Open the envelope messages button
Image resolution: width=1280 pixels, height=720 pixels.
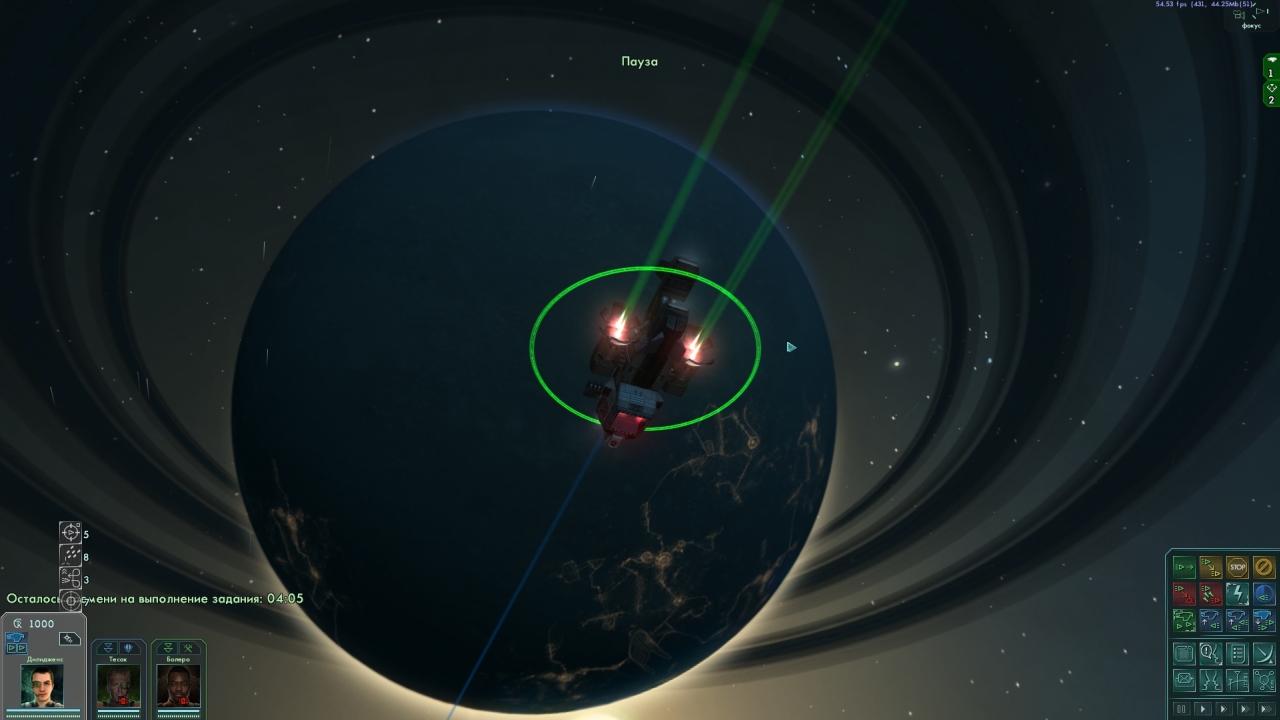tap(1184, 681)
